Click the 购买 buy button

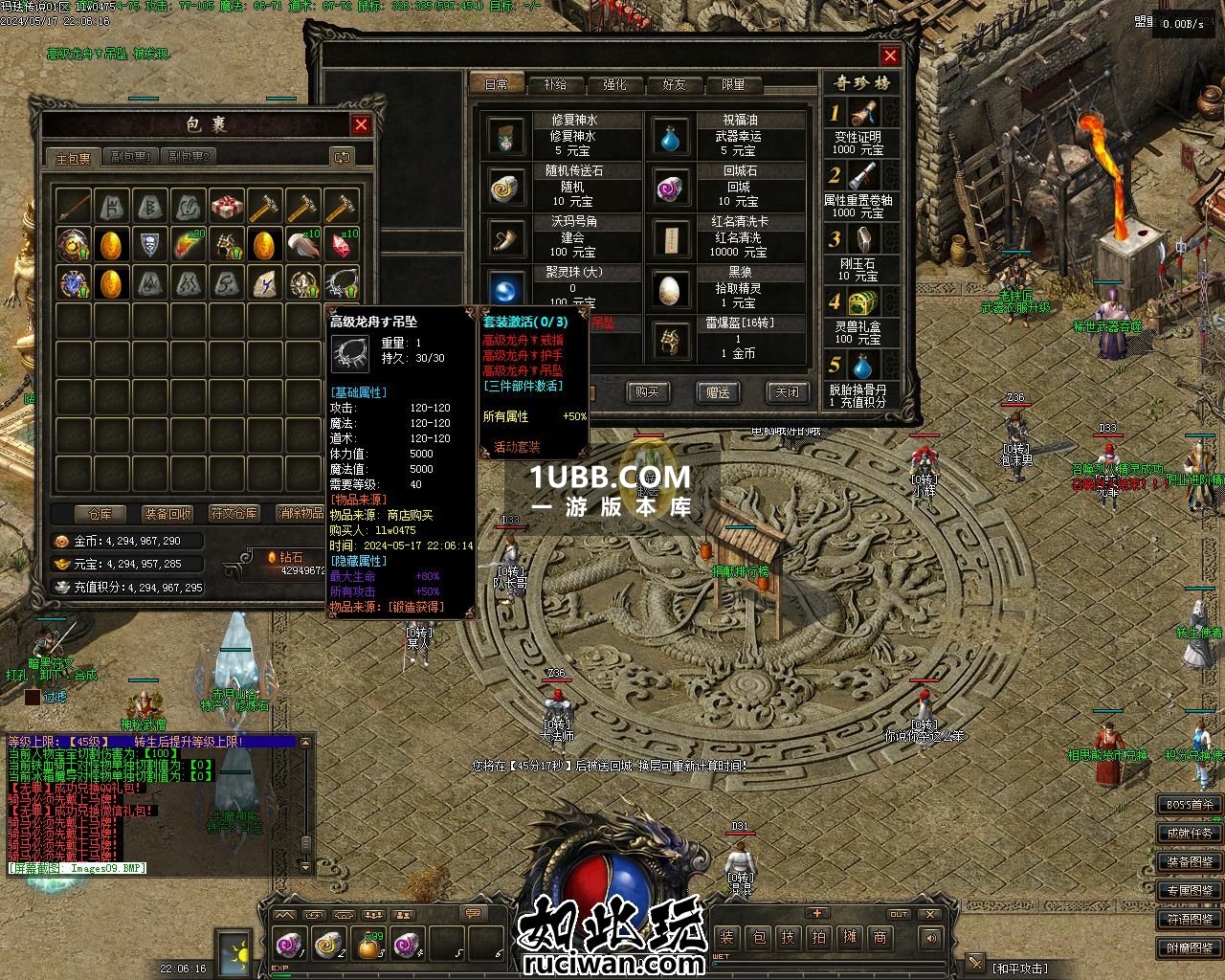click(648, 391)
